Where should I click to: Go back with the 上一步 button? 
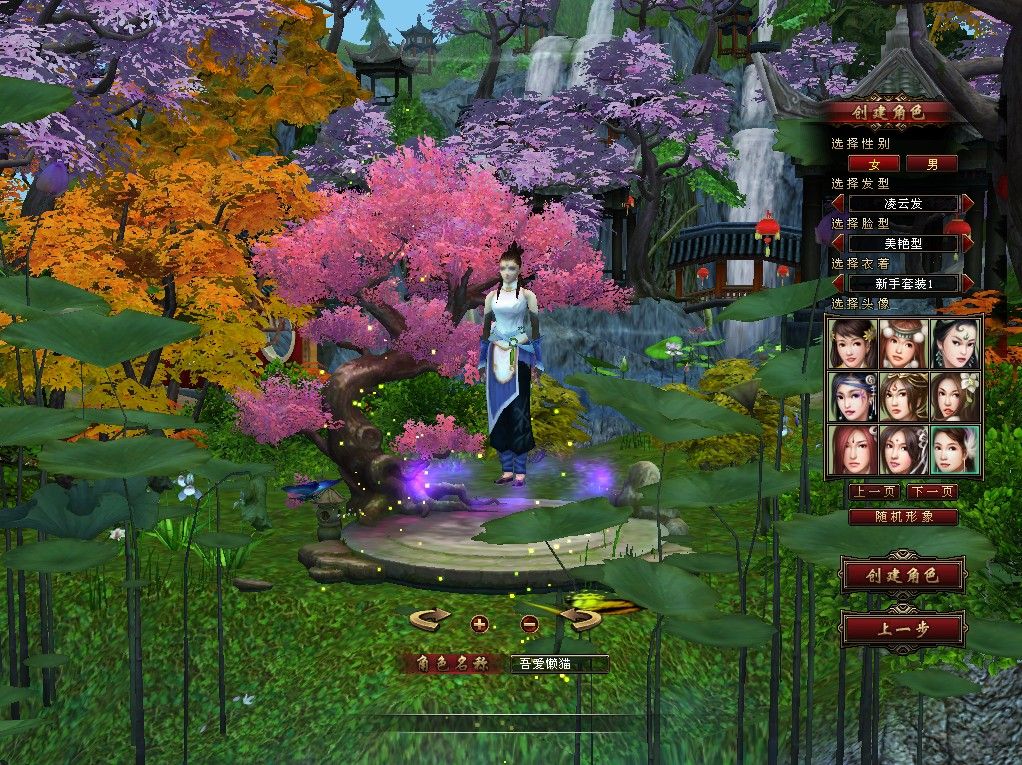coord(903,629)
